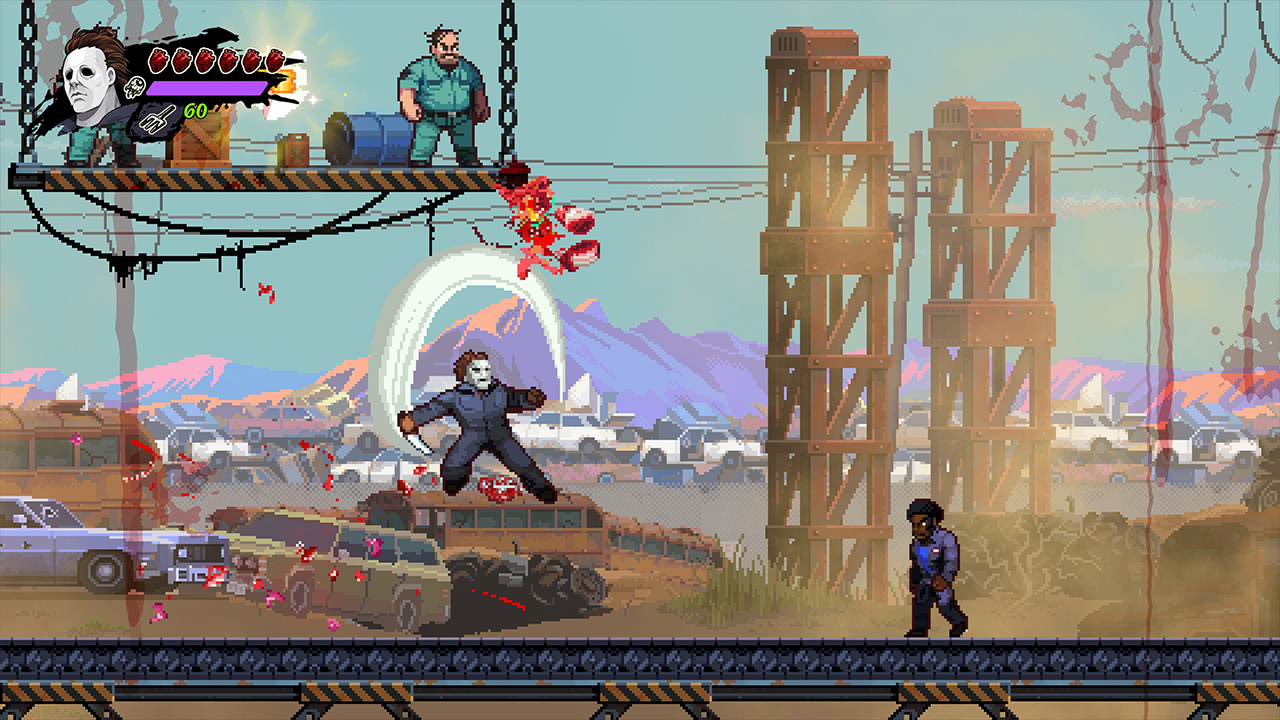
Task: Click the green 60 counter
Action: click(x=195, y=110)
